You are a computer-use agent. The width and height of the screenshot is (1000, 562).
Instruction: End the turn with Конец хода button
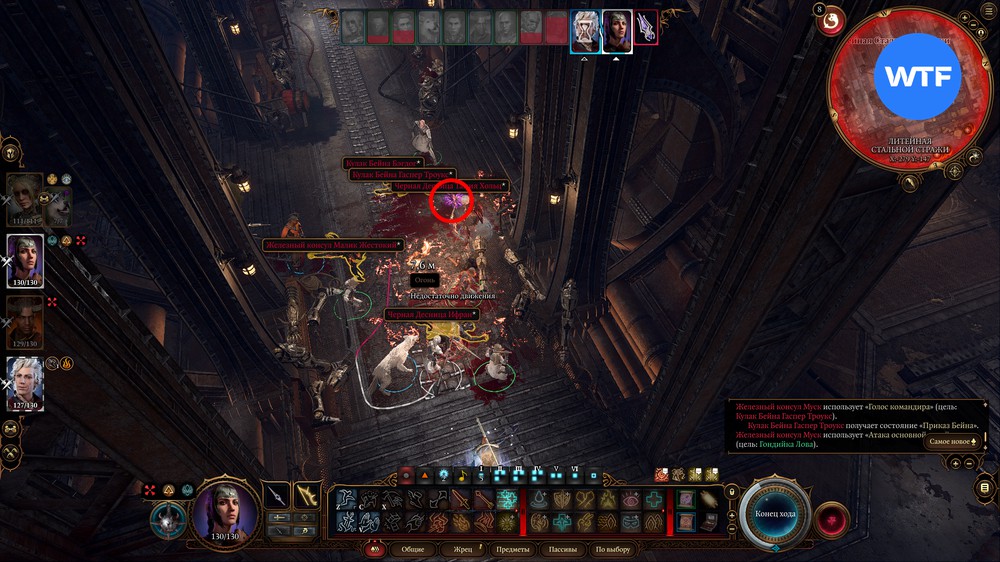774,513
